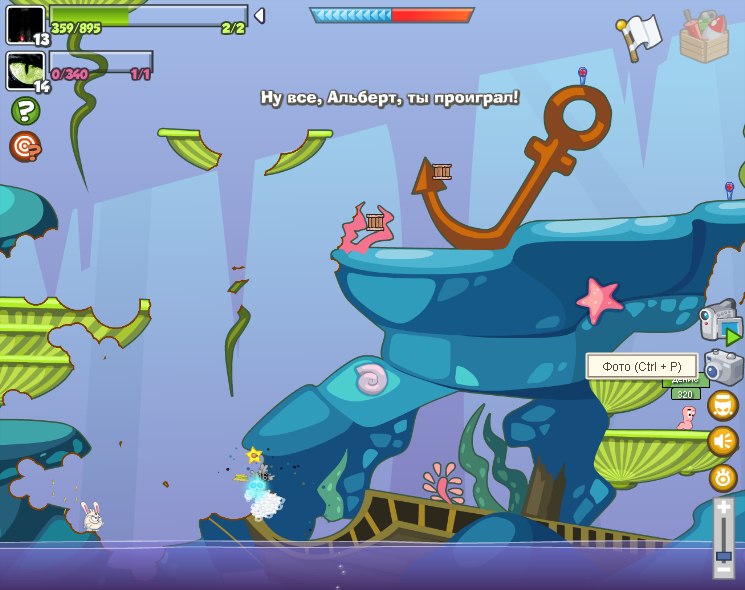The height and width of the screenshot is (590, 745).
Task: Zoom in with the plus button
Action: click(x=723, y=508)
